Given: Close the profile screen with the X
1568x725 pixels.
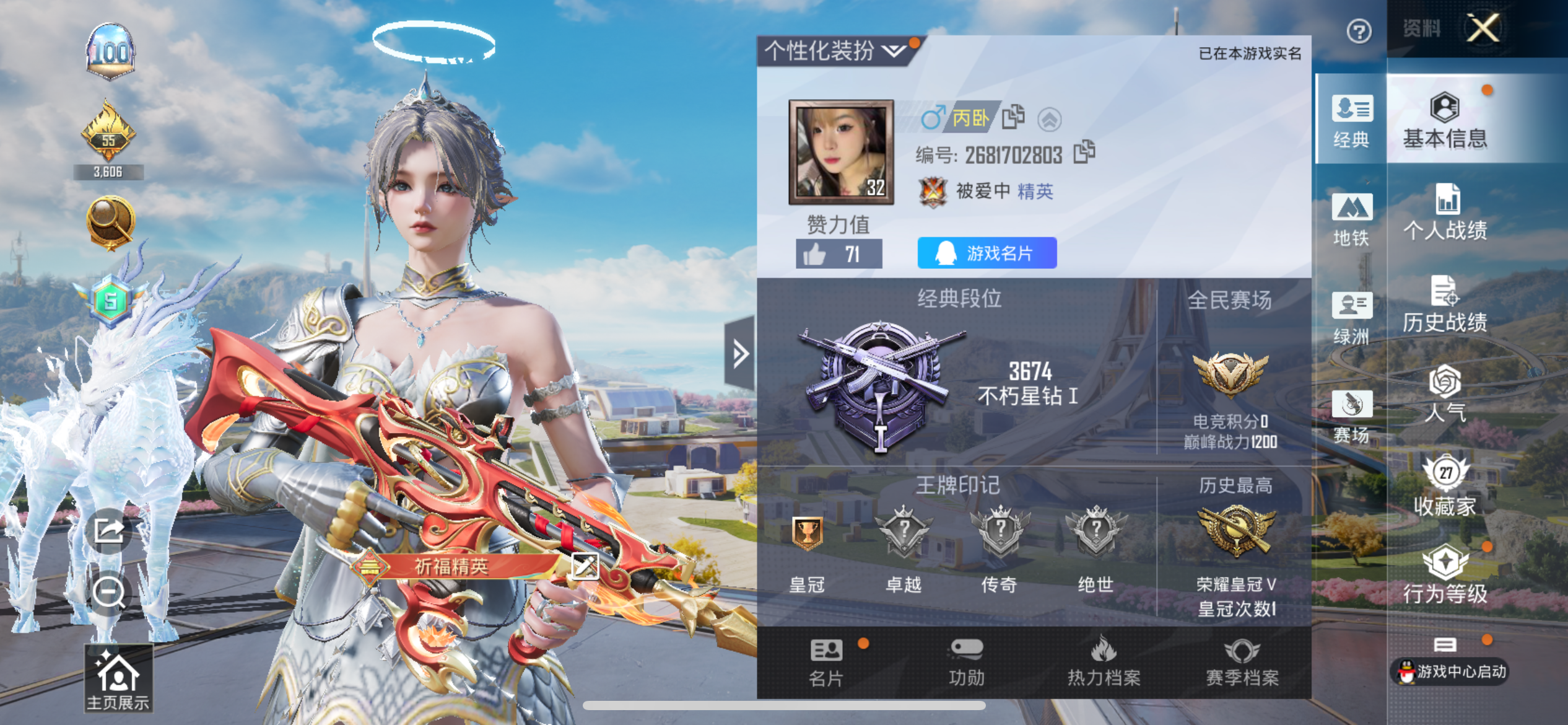Looking at the screenshot, I should click(x=1483, y=29).
